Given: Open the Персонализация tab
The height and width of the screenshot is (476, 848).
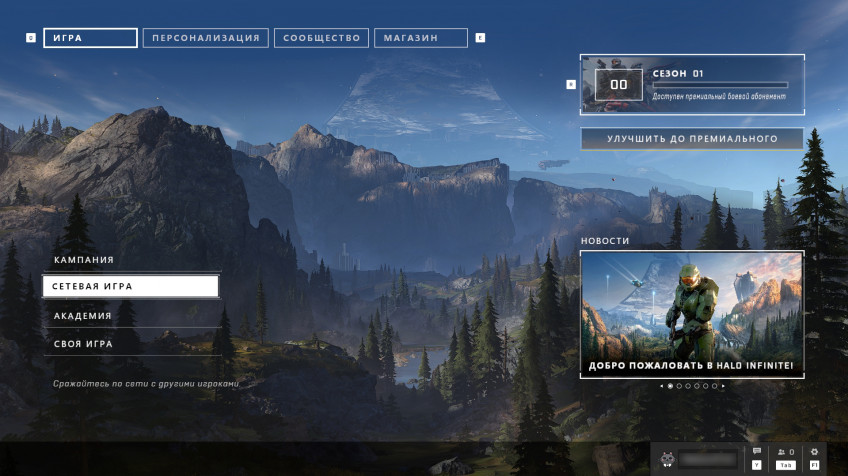Looking at the screenshot, I should (205, 38).
